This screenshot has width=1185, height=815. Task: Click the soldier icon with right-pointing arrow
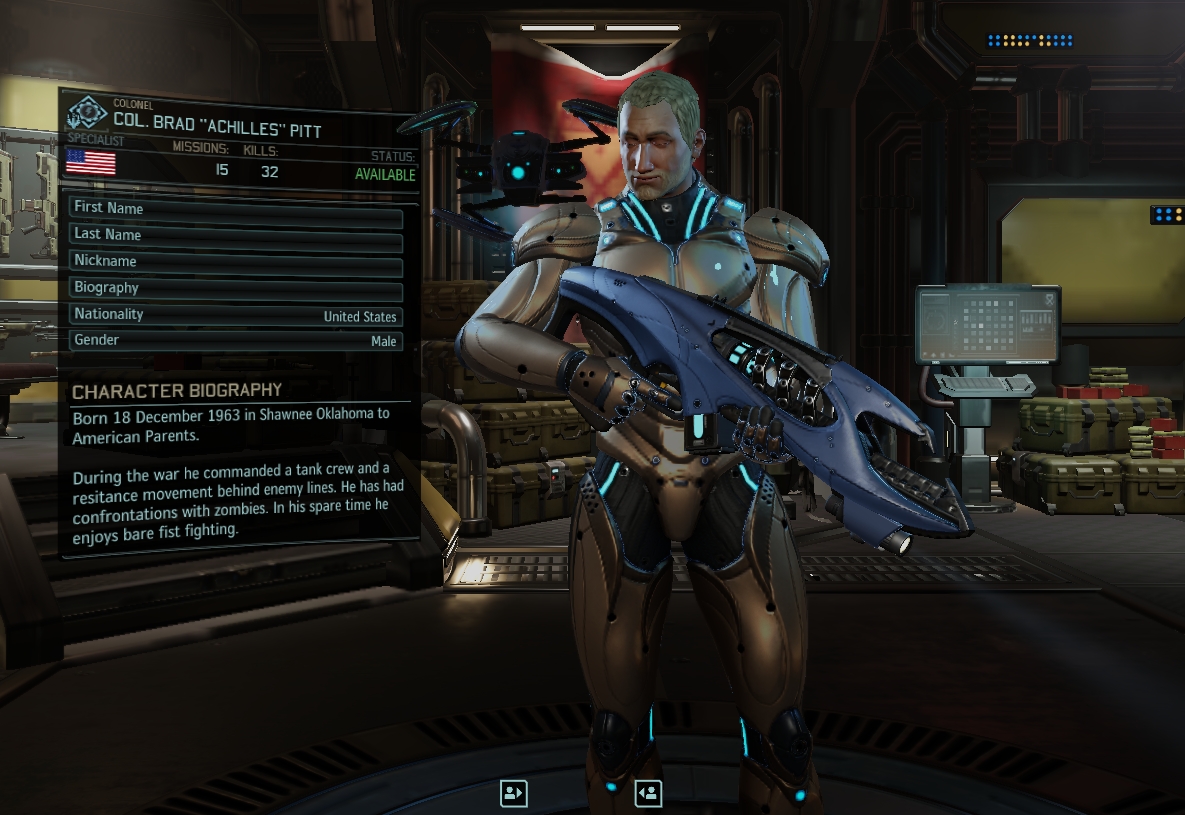point(513,794)
